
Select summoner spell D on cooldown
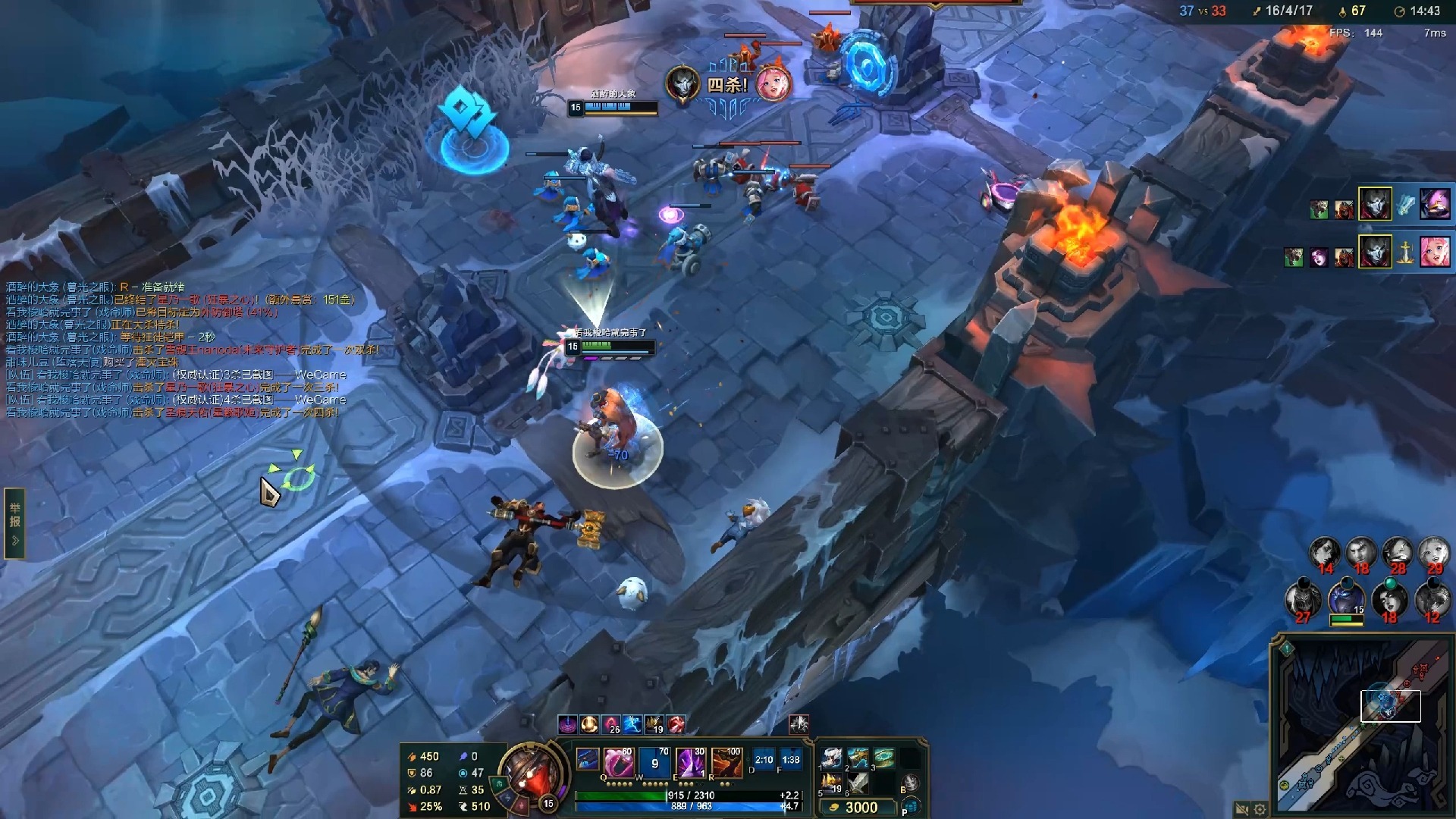764,759
